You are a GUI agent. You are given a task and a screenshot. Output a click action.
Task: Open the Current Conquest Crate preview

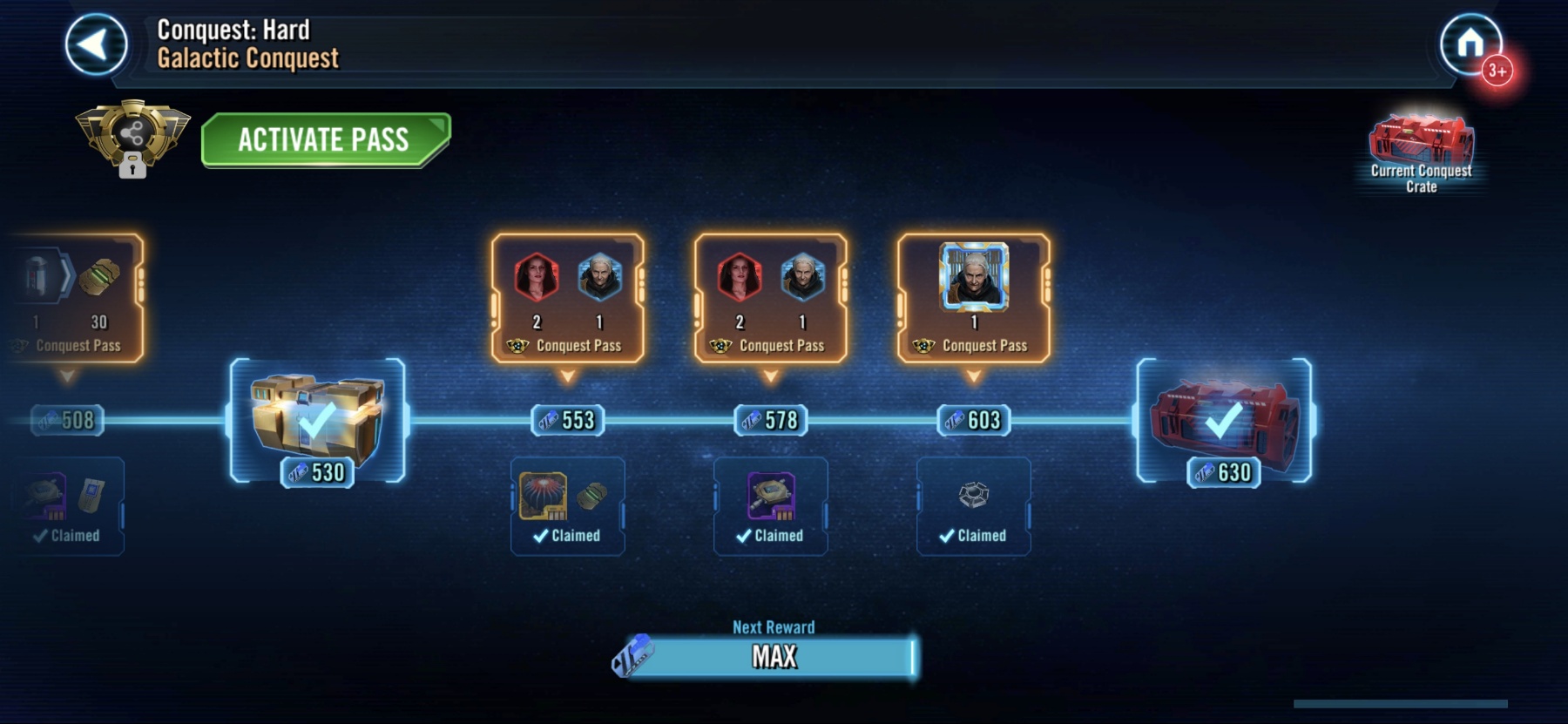[1421, 152]
